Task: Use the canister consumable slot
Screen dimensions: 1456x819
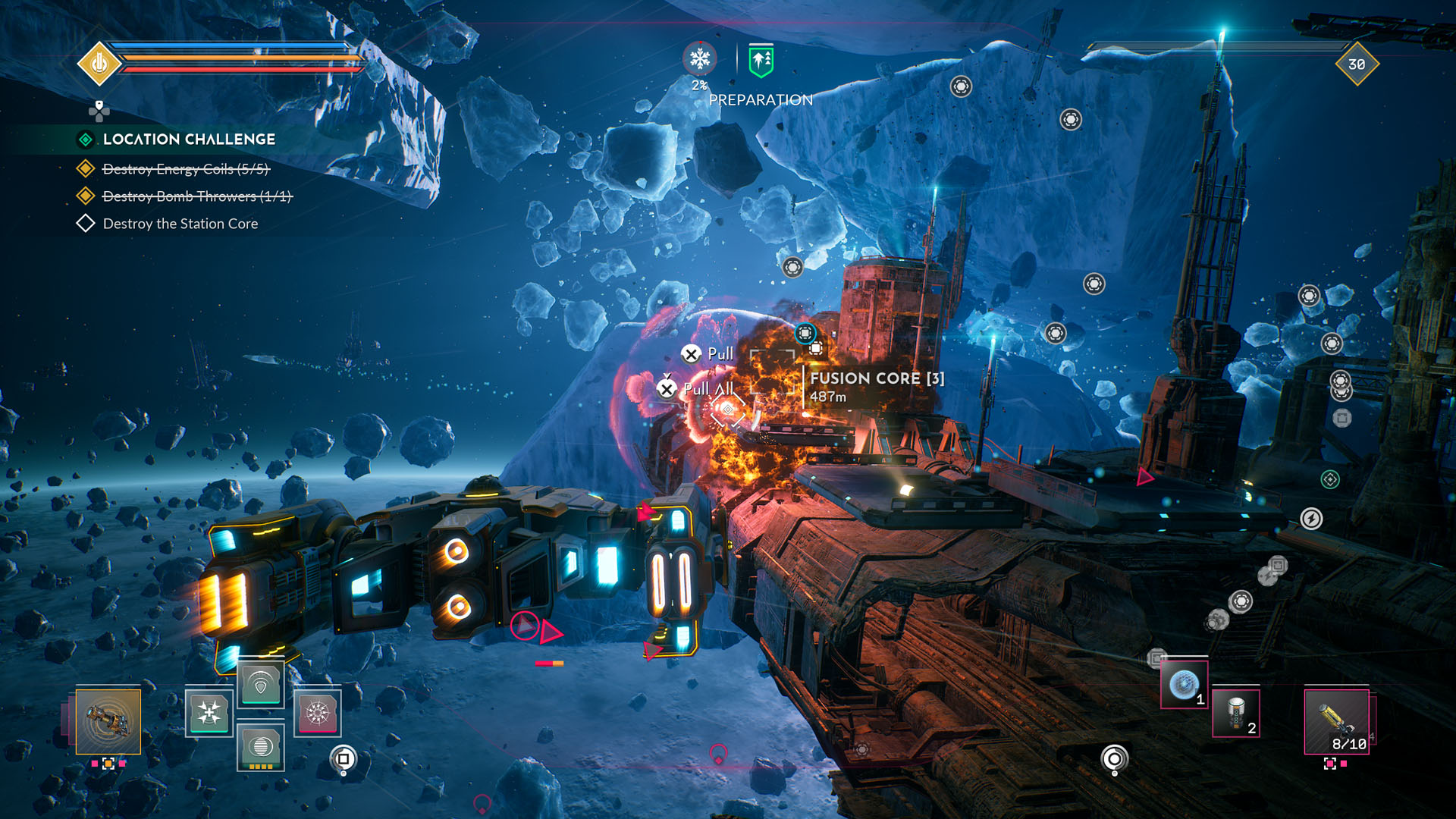Action: click(x=1235, y=714)
